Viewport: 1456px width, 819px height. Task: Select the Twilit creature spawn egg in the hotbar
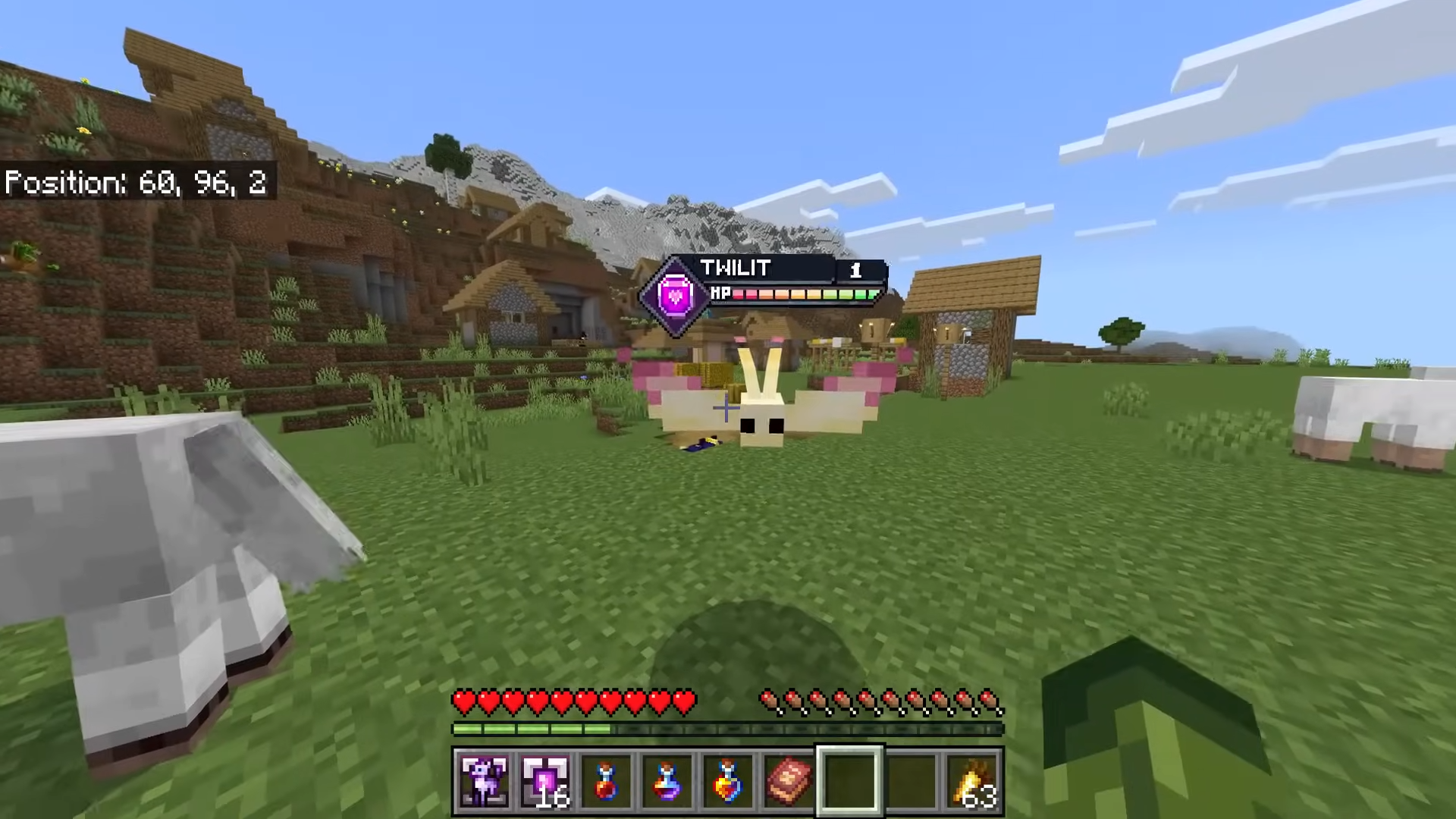[484, 780]
